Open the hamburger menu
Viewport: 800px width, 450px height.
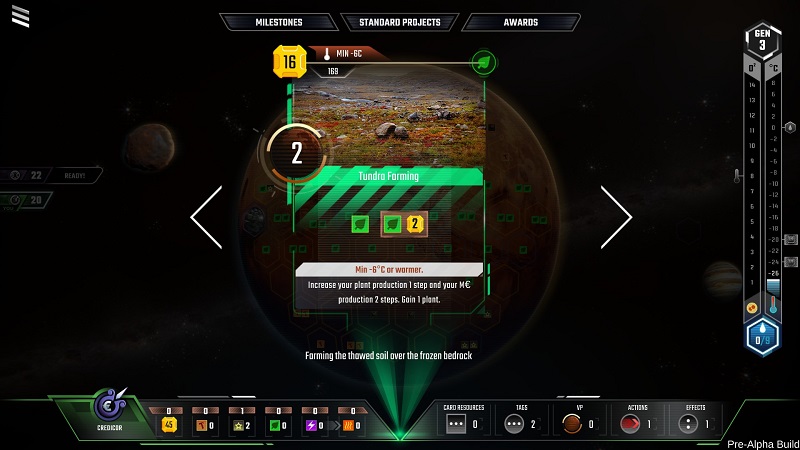(x=21, y=16)
